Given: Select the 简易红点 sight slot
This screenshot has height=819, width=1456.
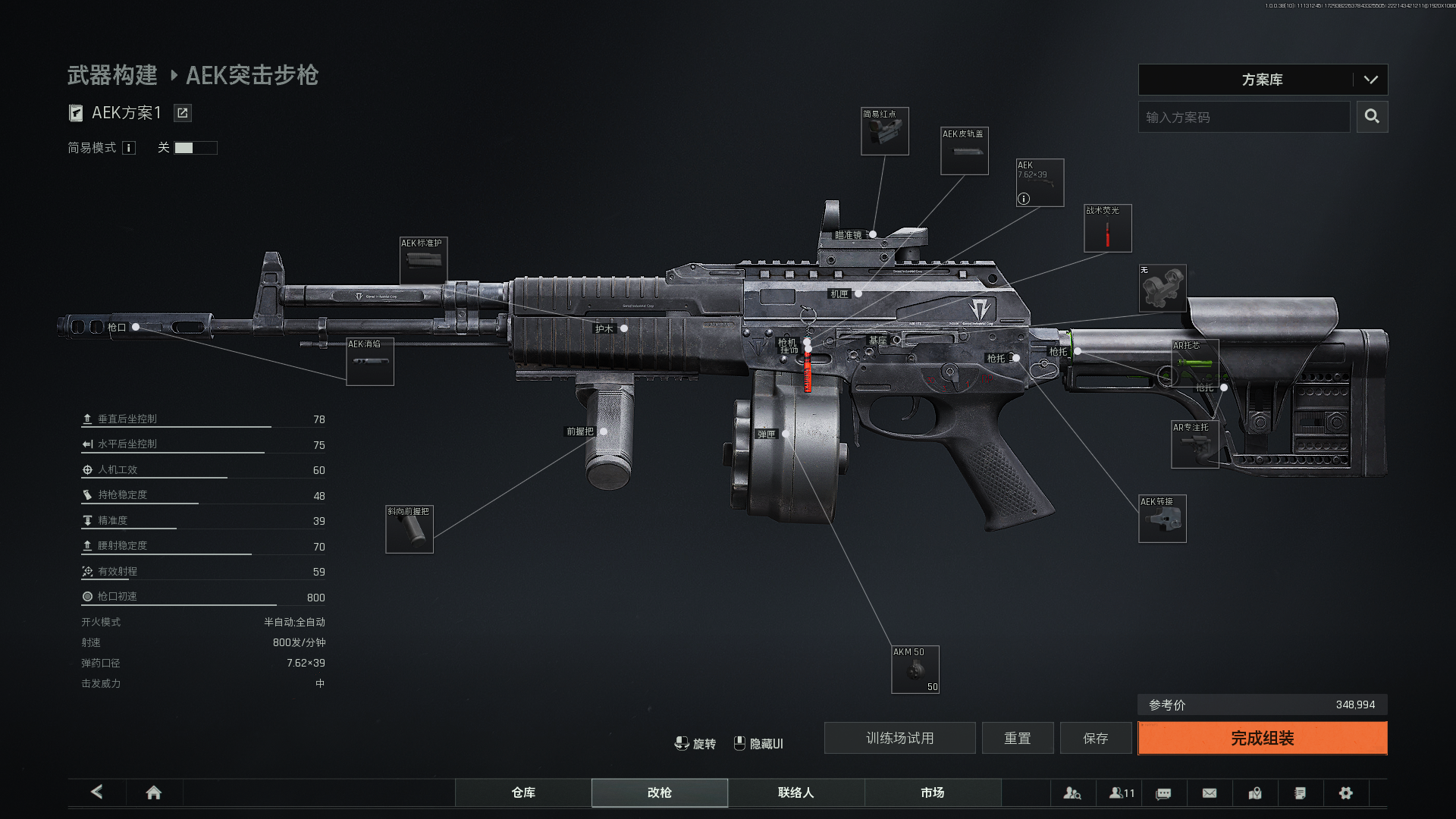Looking at the screenshot, I should tap(884, 132).
